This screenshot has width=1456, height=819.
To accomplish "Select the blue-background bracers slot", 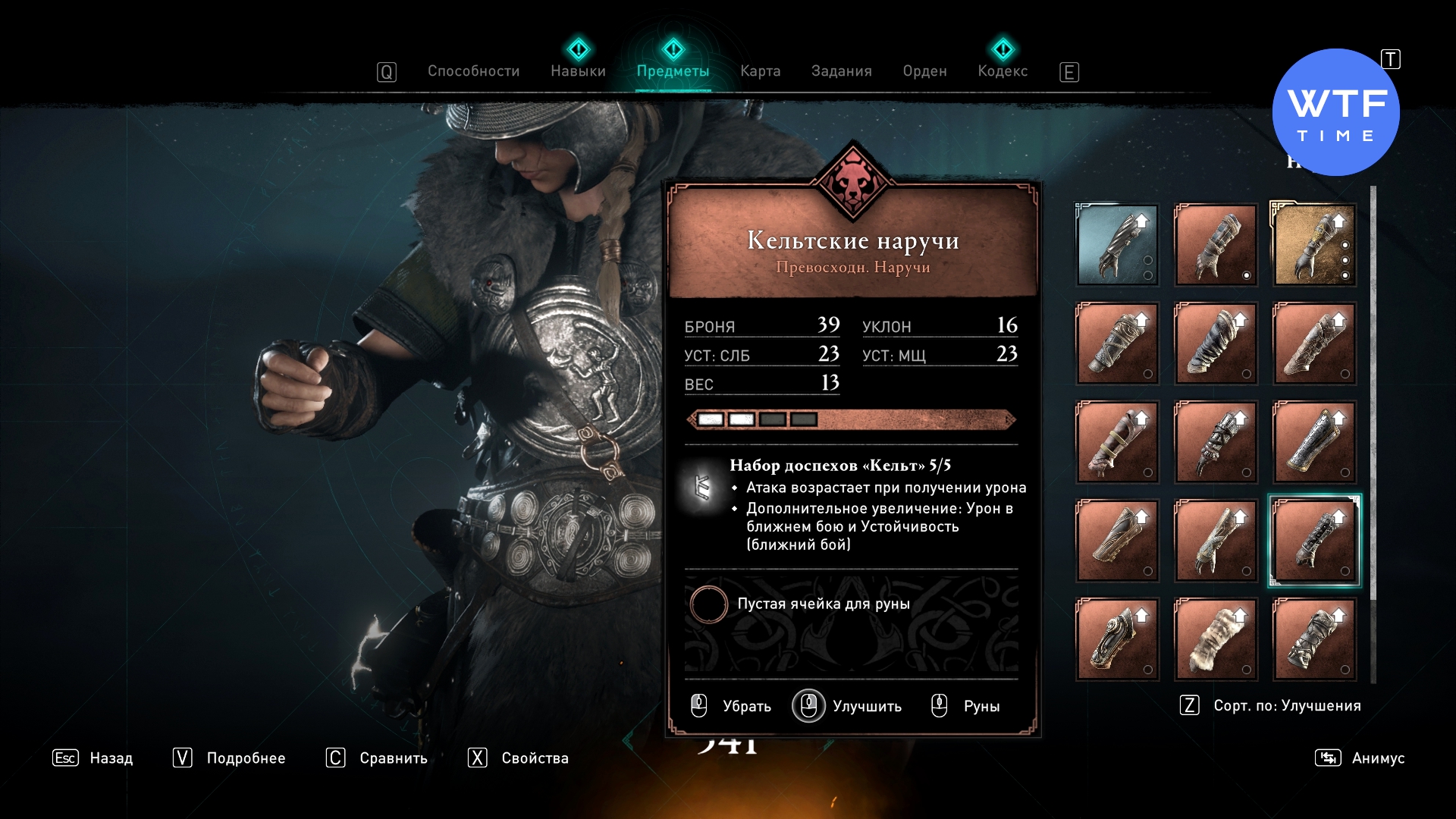I will 1117,244.
